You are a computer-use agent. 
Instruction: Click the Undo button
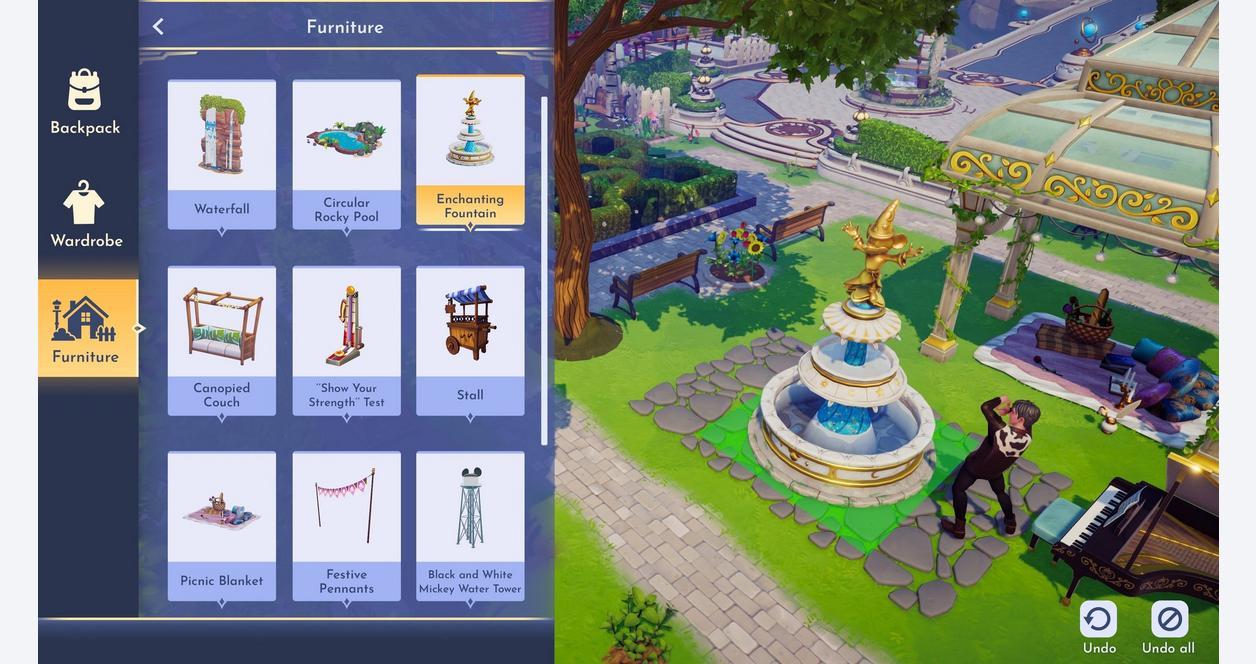(x=1098, y=628)
